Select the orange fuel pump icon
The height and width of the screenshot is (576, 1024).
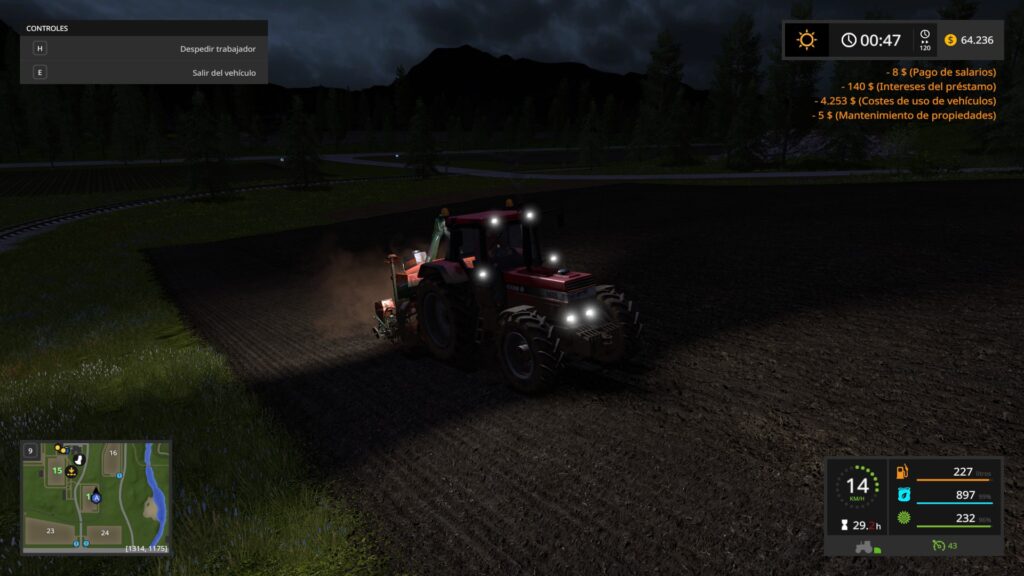[x=903, y=472]
